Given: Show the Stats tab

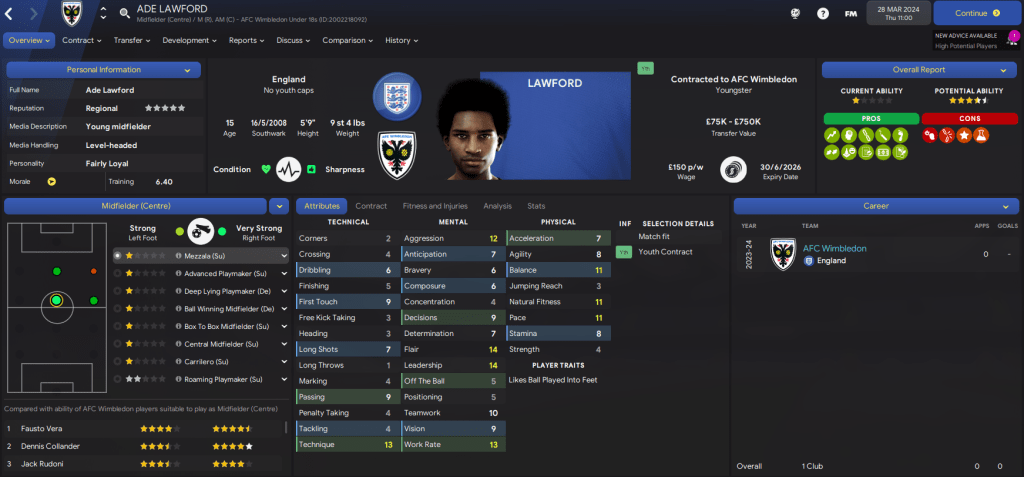Looking at the screenshot, I should coord(536,206).
